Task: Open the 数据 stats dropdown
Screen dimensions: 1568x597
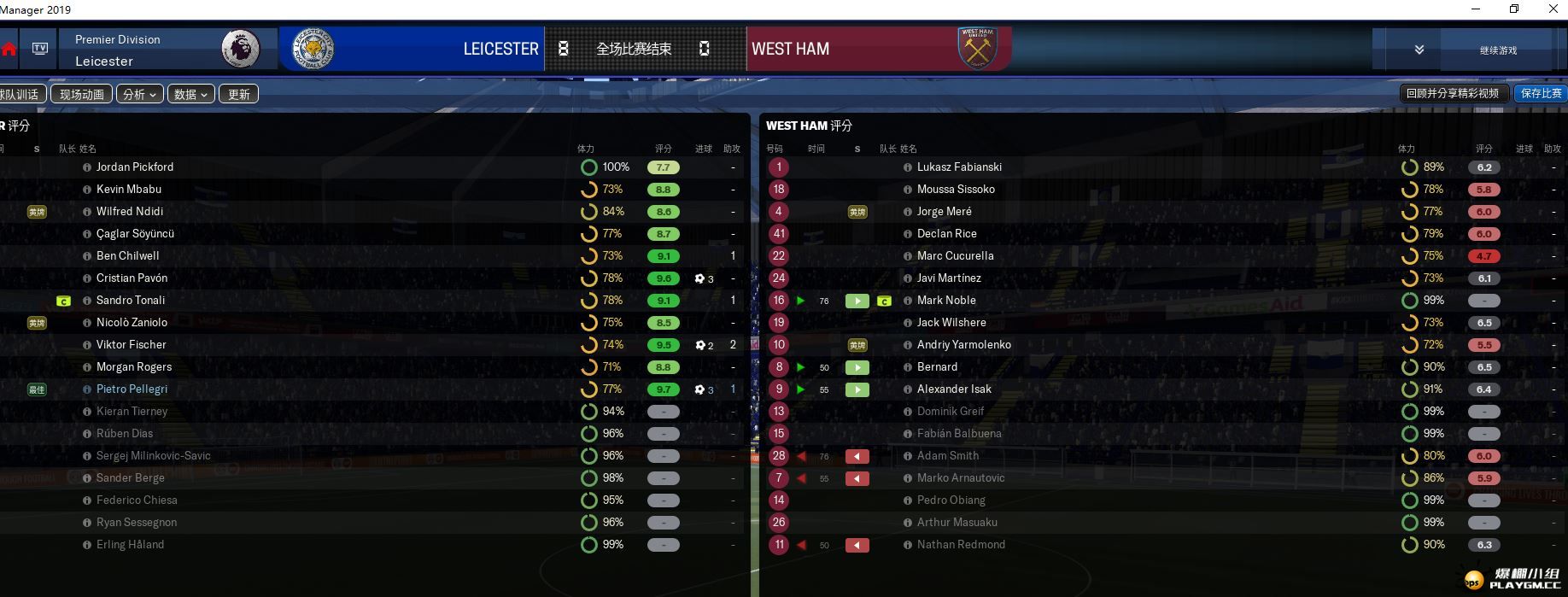Action: click(x=190, y=94)
